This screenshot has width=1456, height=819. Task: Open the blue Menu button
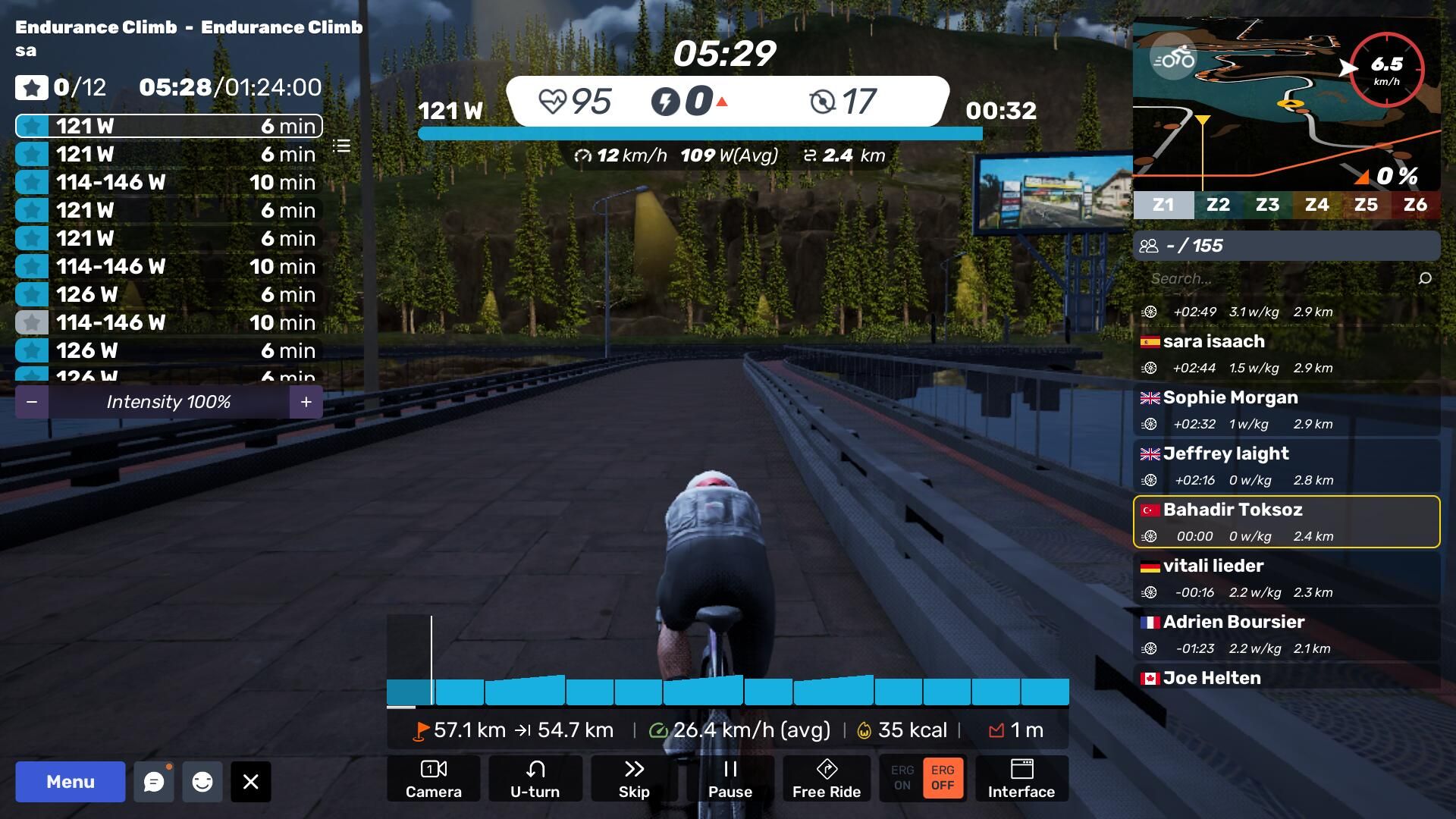click(71, 782)
